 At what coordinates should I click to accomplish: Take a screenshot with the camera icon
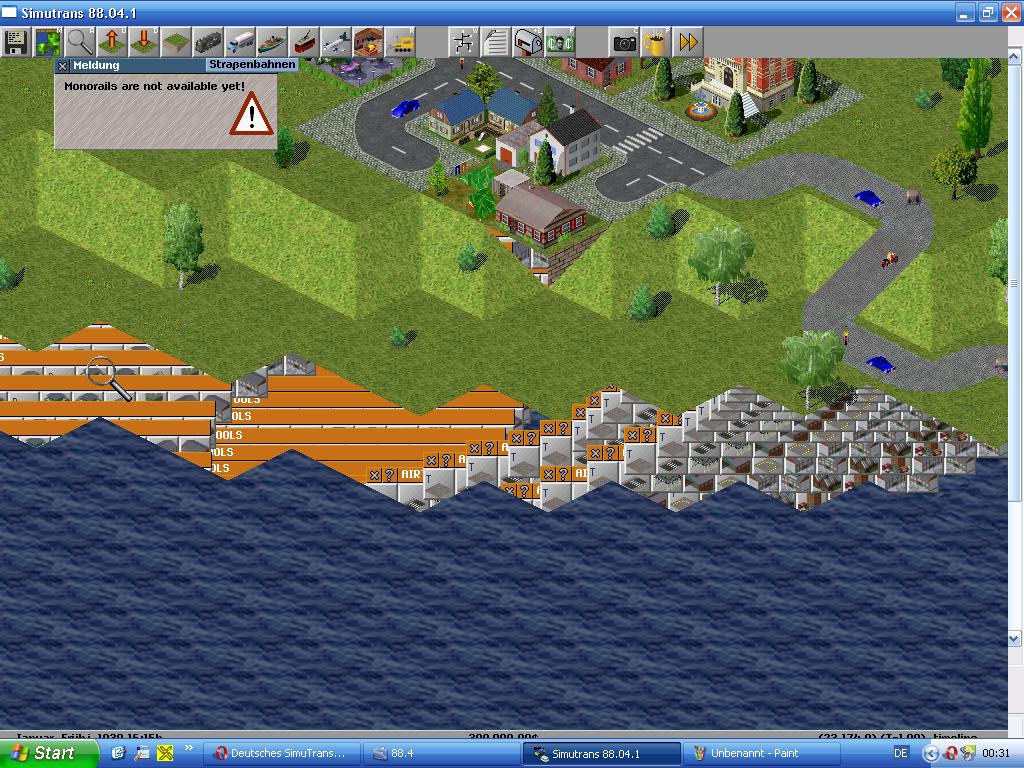[625, 42]
